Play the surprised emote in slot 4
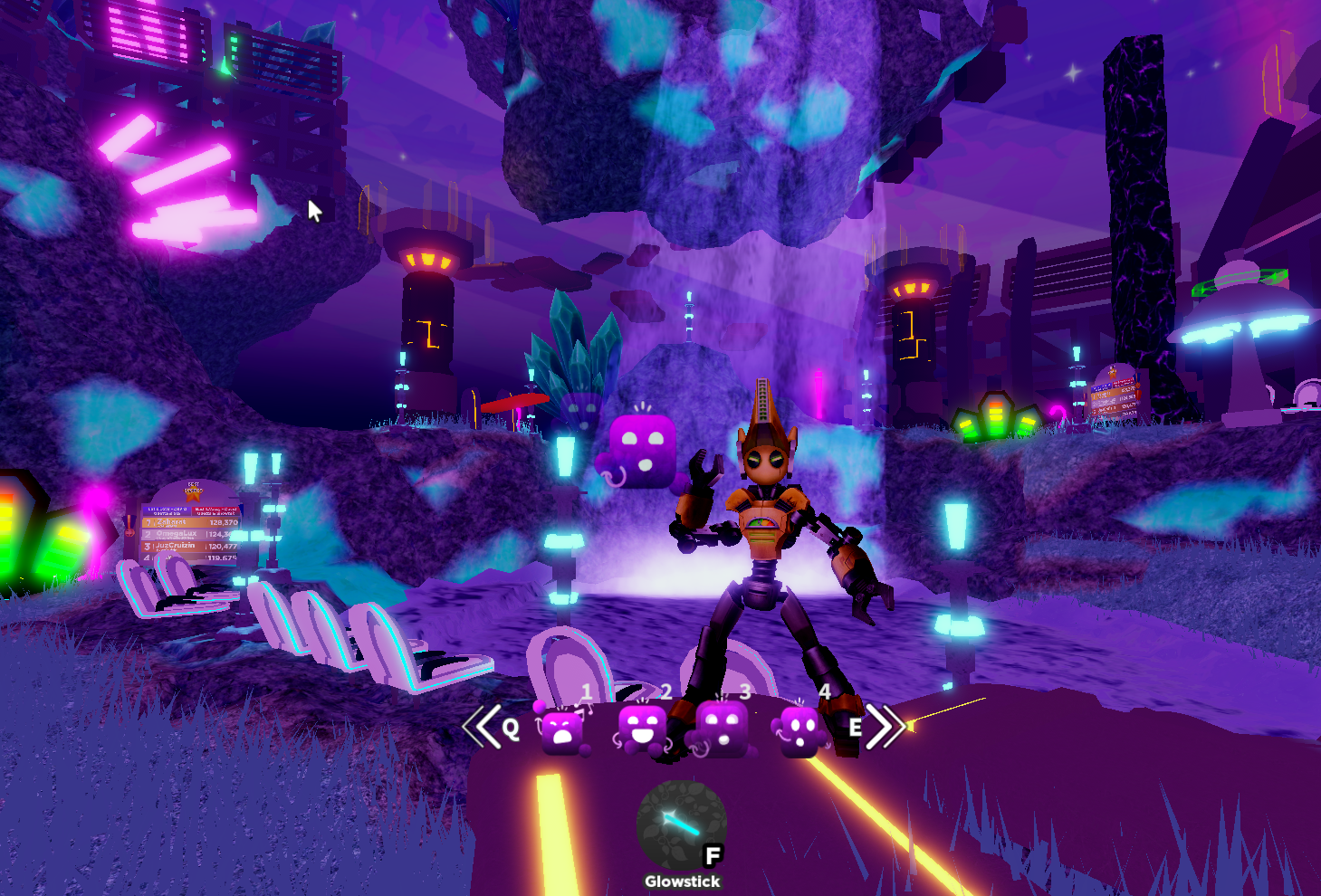The image size is (1321, 896). click(x=800, y=729)
